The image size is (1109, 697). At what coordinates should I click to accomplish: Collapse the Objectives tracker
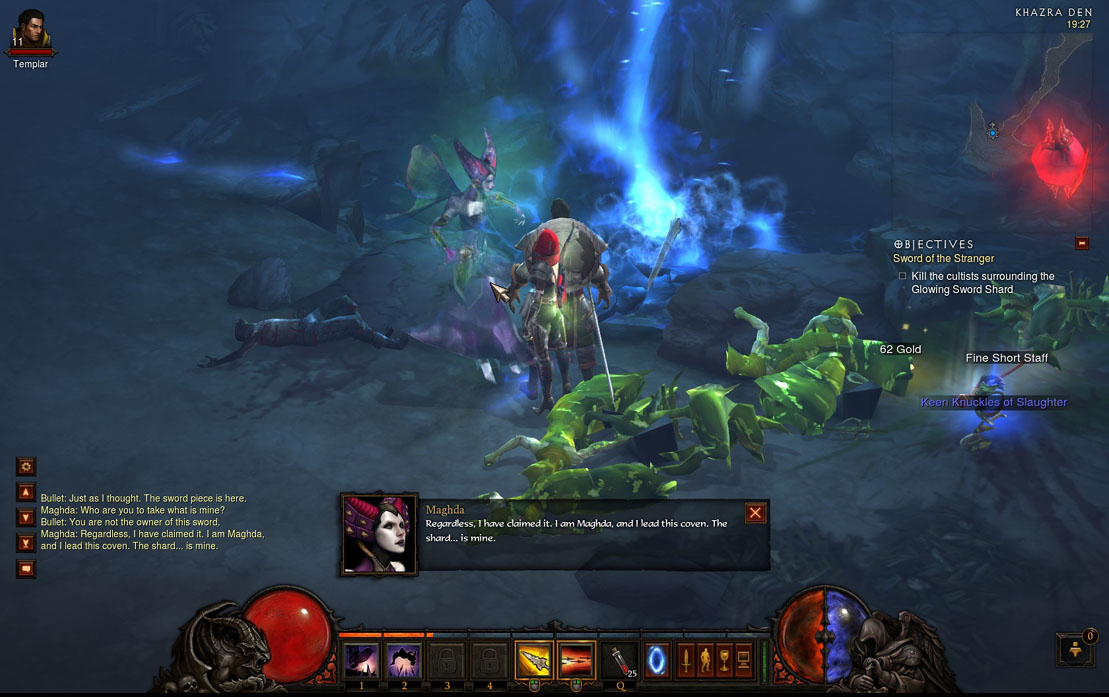[1081, 243]
